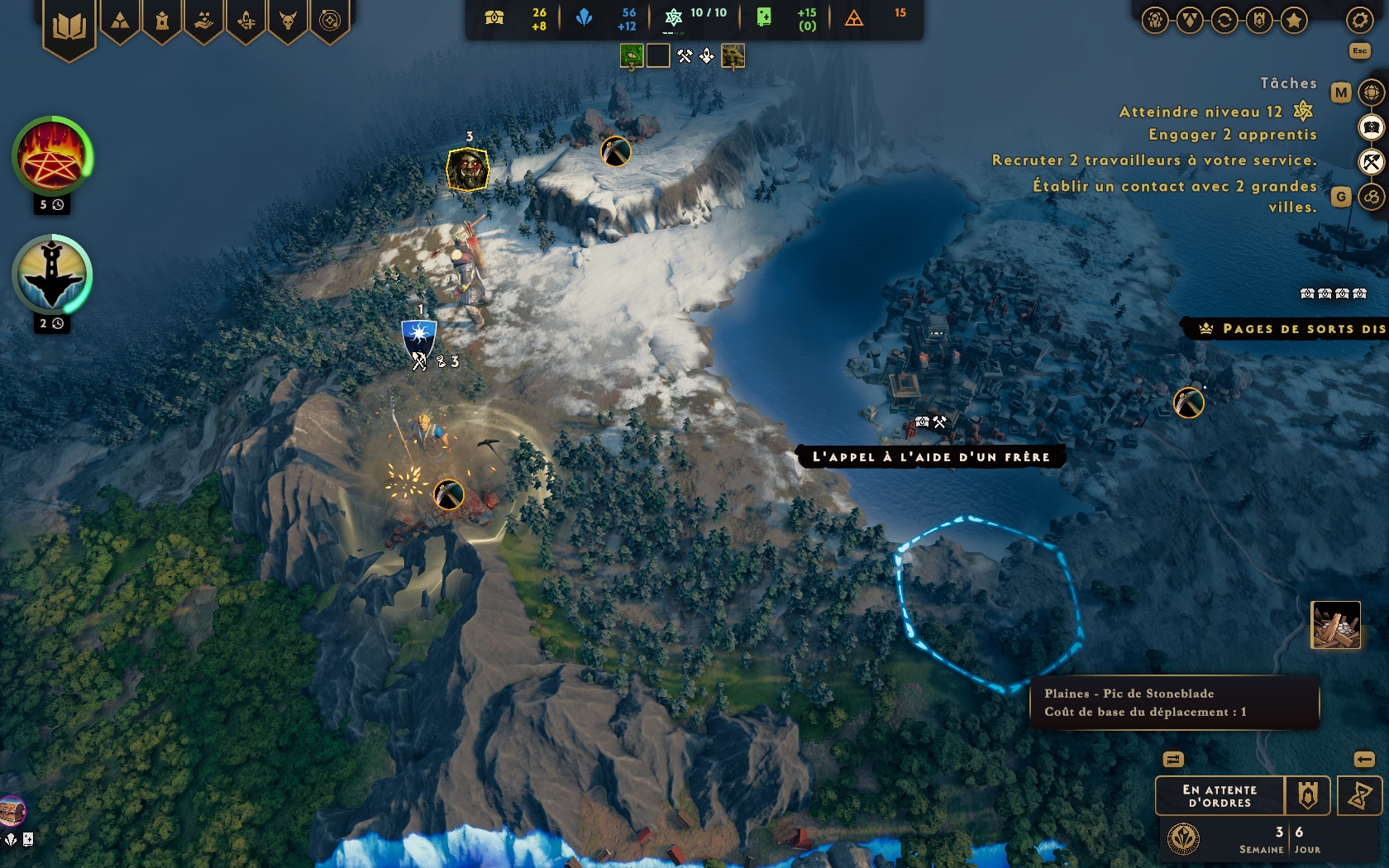The image size is (1389, 868).
Task: Select the dark tower spell portrait
Action: pyautogui.click(x=51, y=275)
